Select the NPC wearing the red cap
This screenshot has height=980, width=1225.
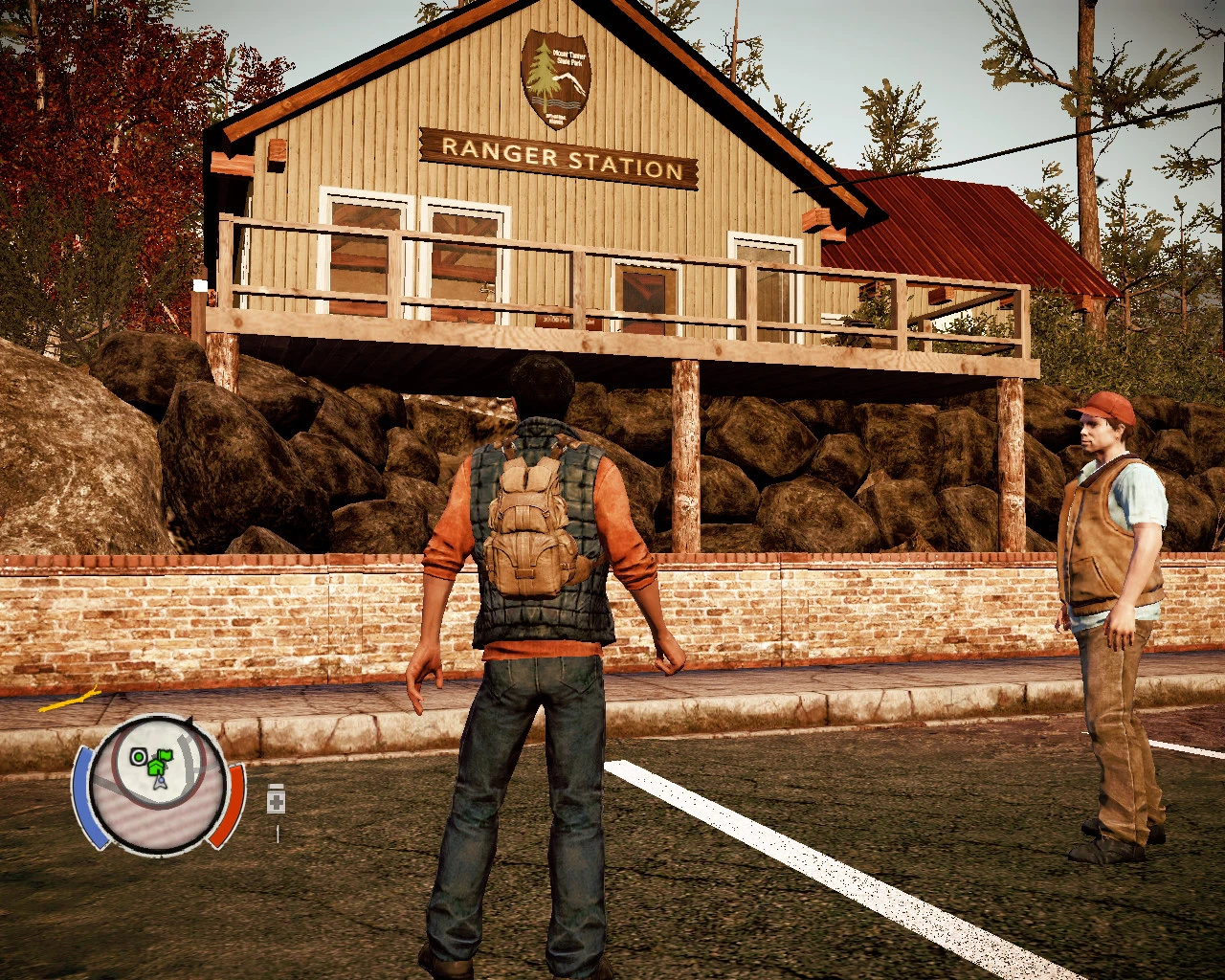pyautogui.click(x=1110, y=536)
